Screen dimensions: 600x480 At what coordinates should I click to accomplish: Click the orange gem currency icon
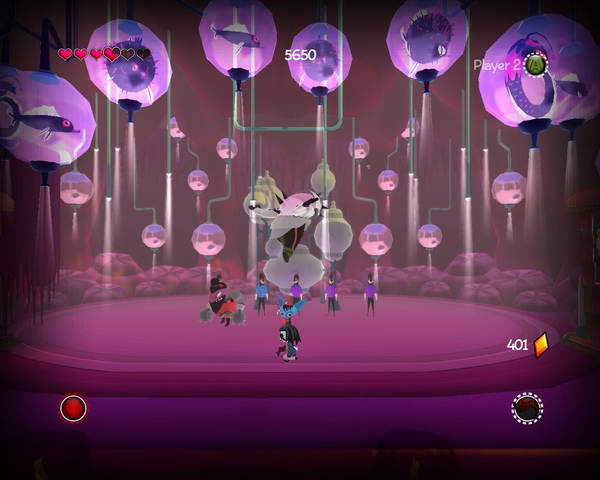click(541, 345)
